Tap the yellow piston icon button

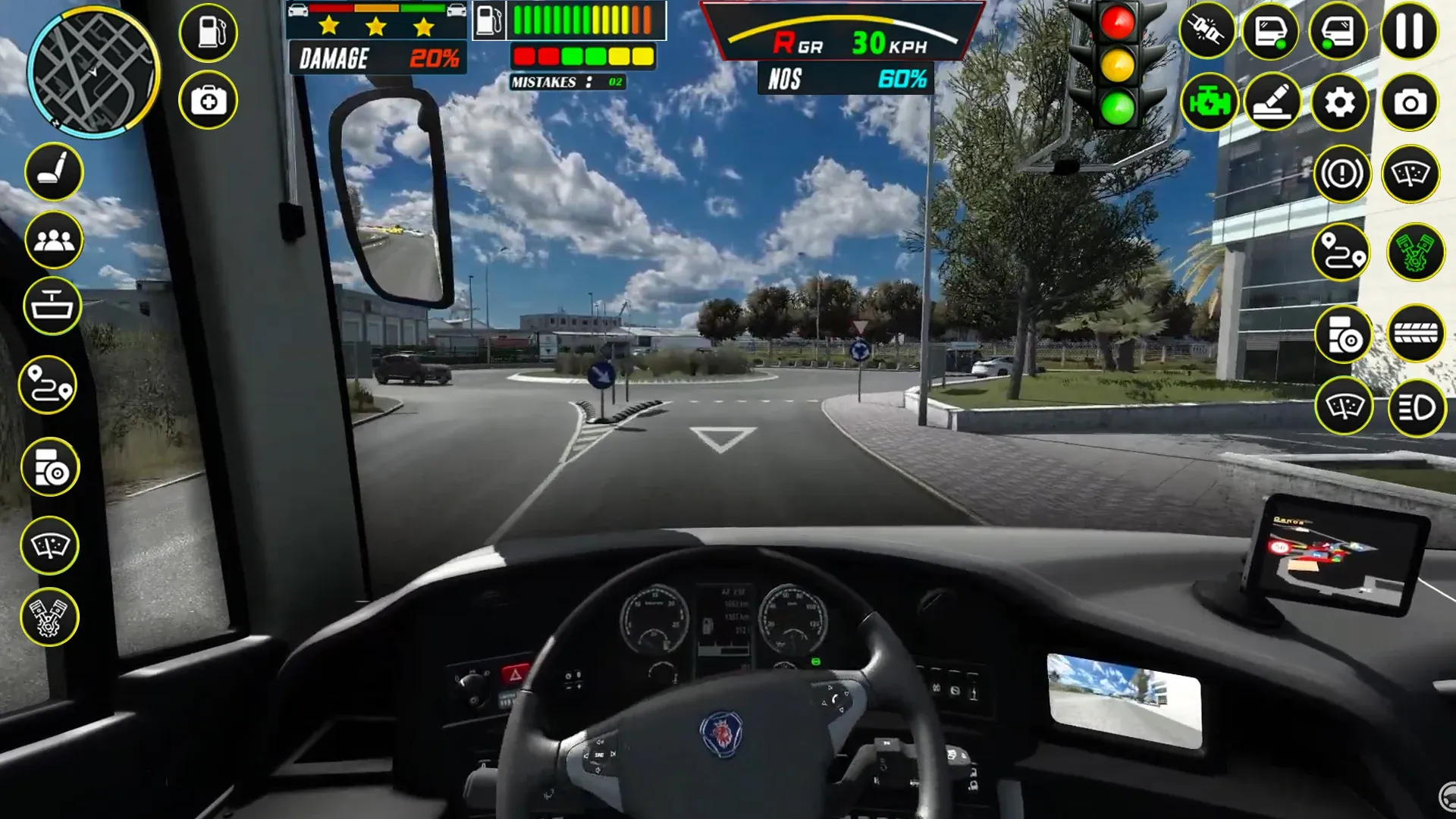[49, 617]
